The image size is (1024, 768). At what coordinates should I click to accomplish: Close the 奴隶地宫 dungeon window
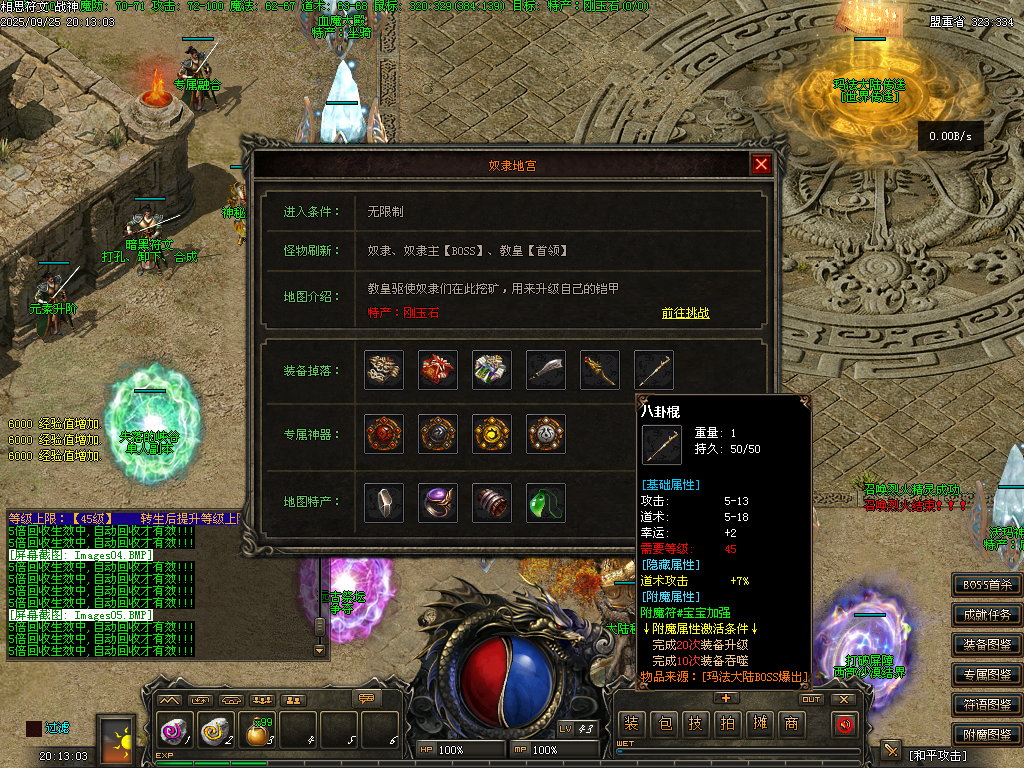coord(762,165)
